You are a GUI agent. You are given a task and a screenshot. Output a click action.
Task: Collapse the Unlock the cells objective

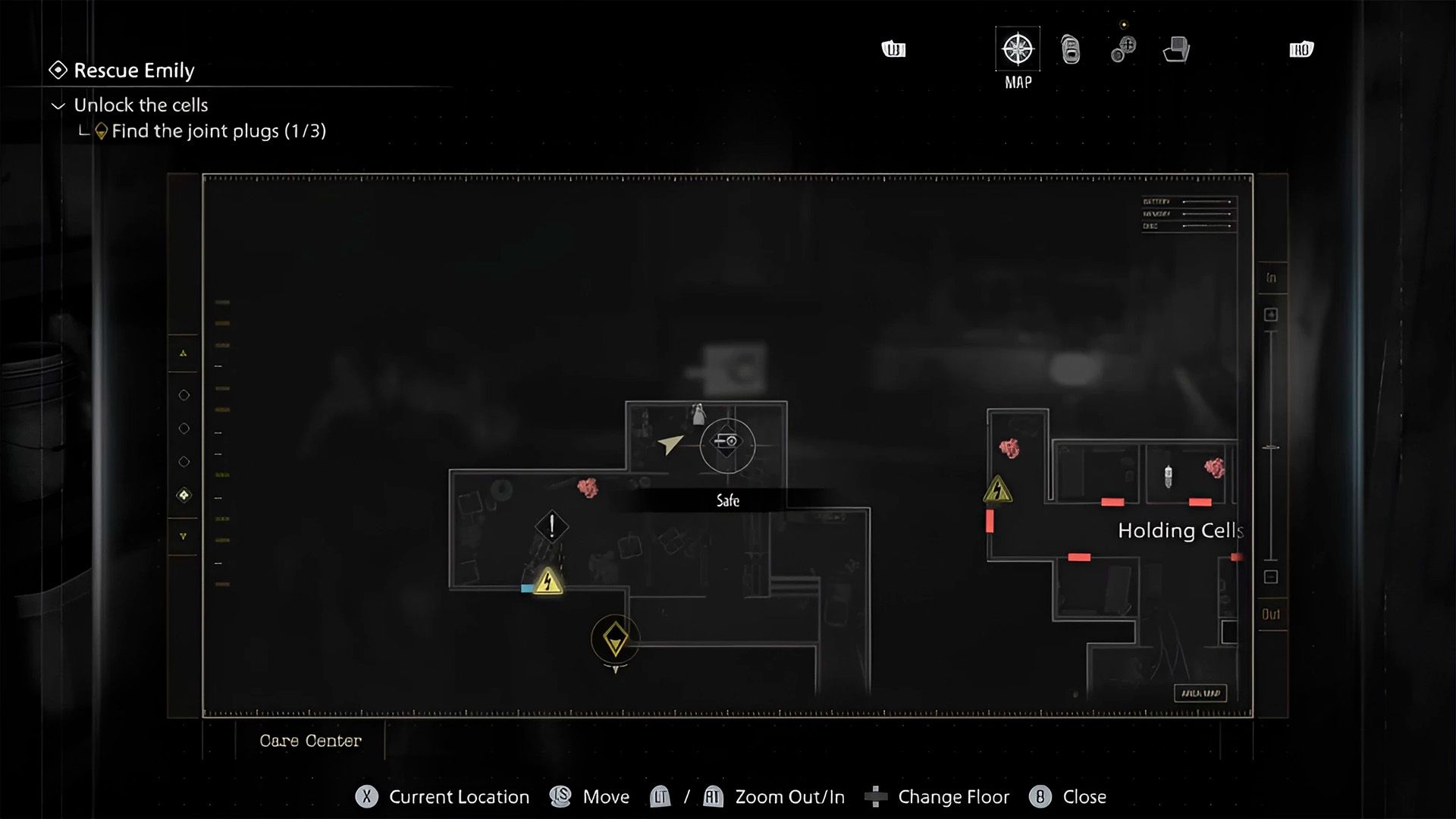click(58, 105)
